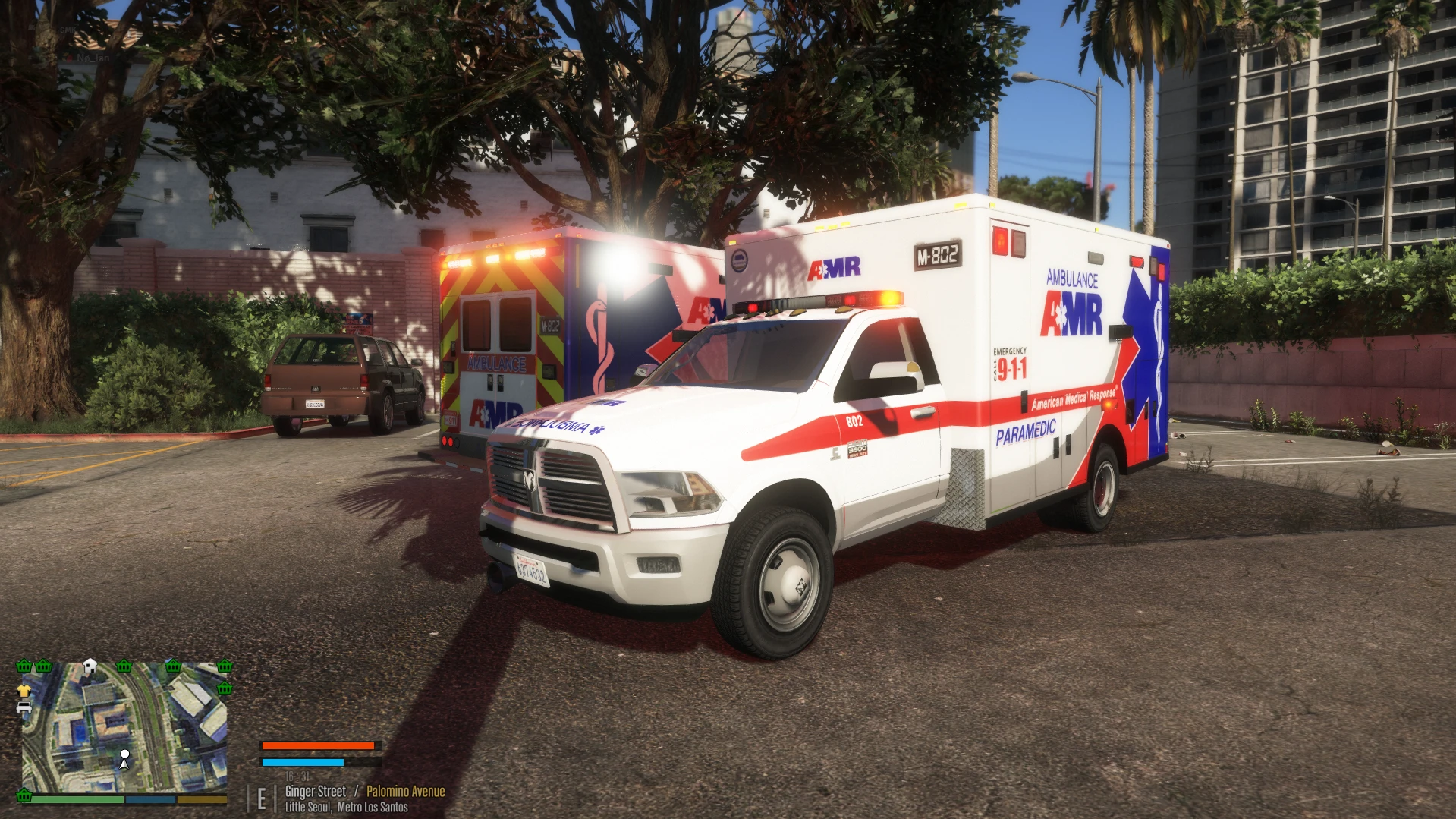
Task: Click the second green basket icon from the left
Action: [x=43, y=666]
